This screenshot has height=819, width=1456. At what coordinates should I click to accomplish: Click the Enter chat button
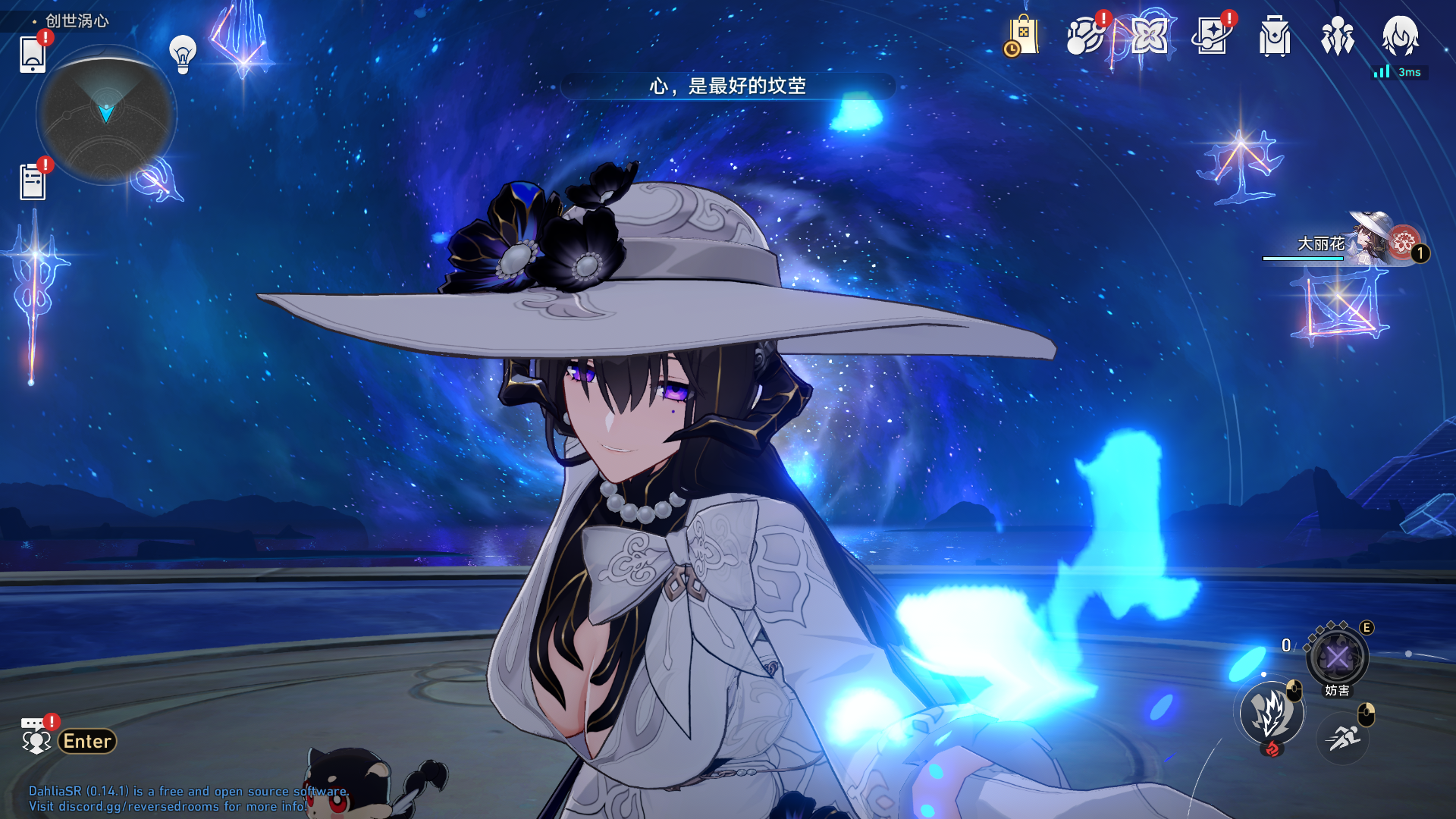86,742
